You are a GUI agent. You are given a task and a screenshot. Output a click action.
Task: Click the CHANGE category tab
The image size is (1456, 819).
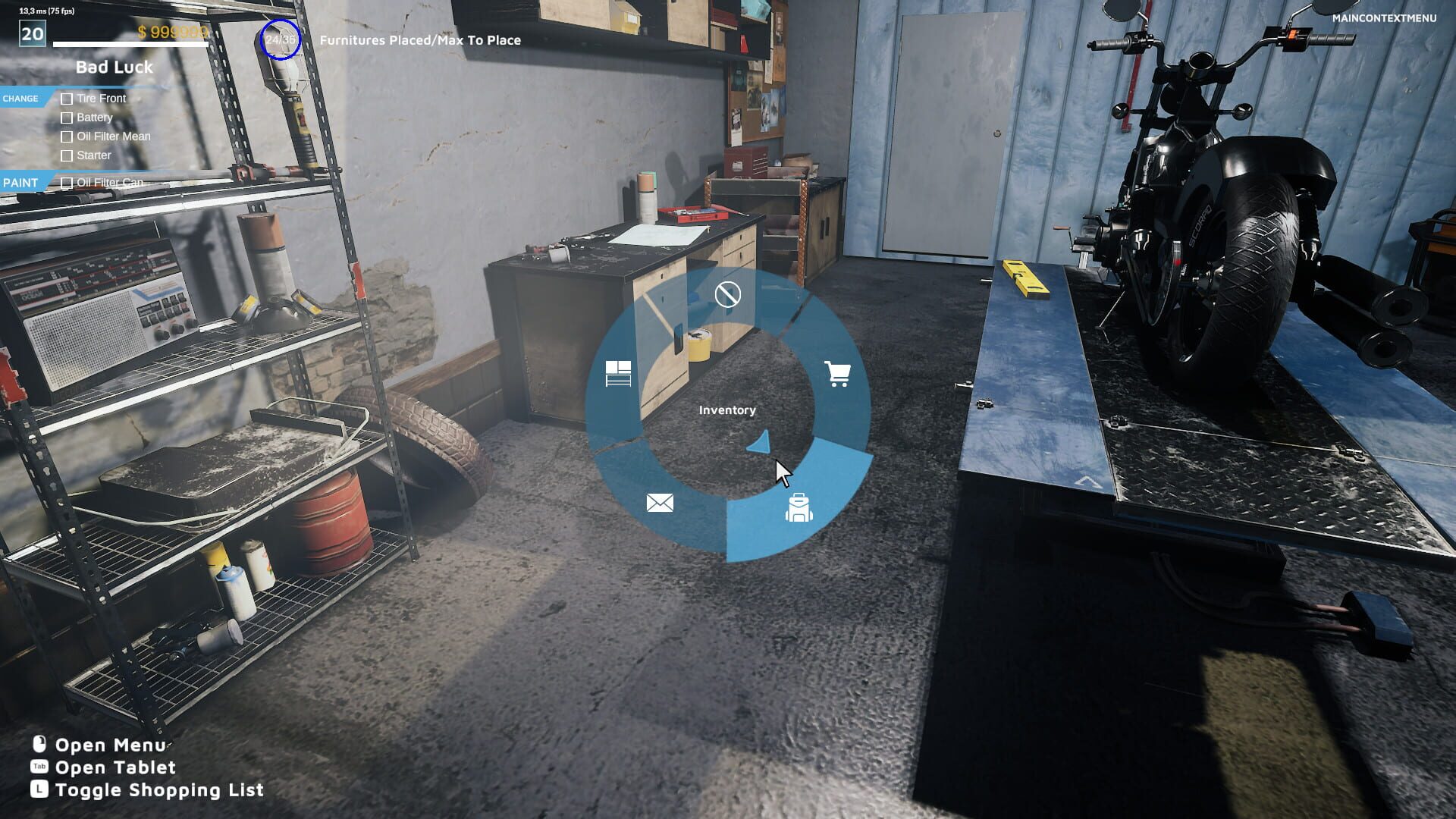(x=21, y=99)
